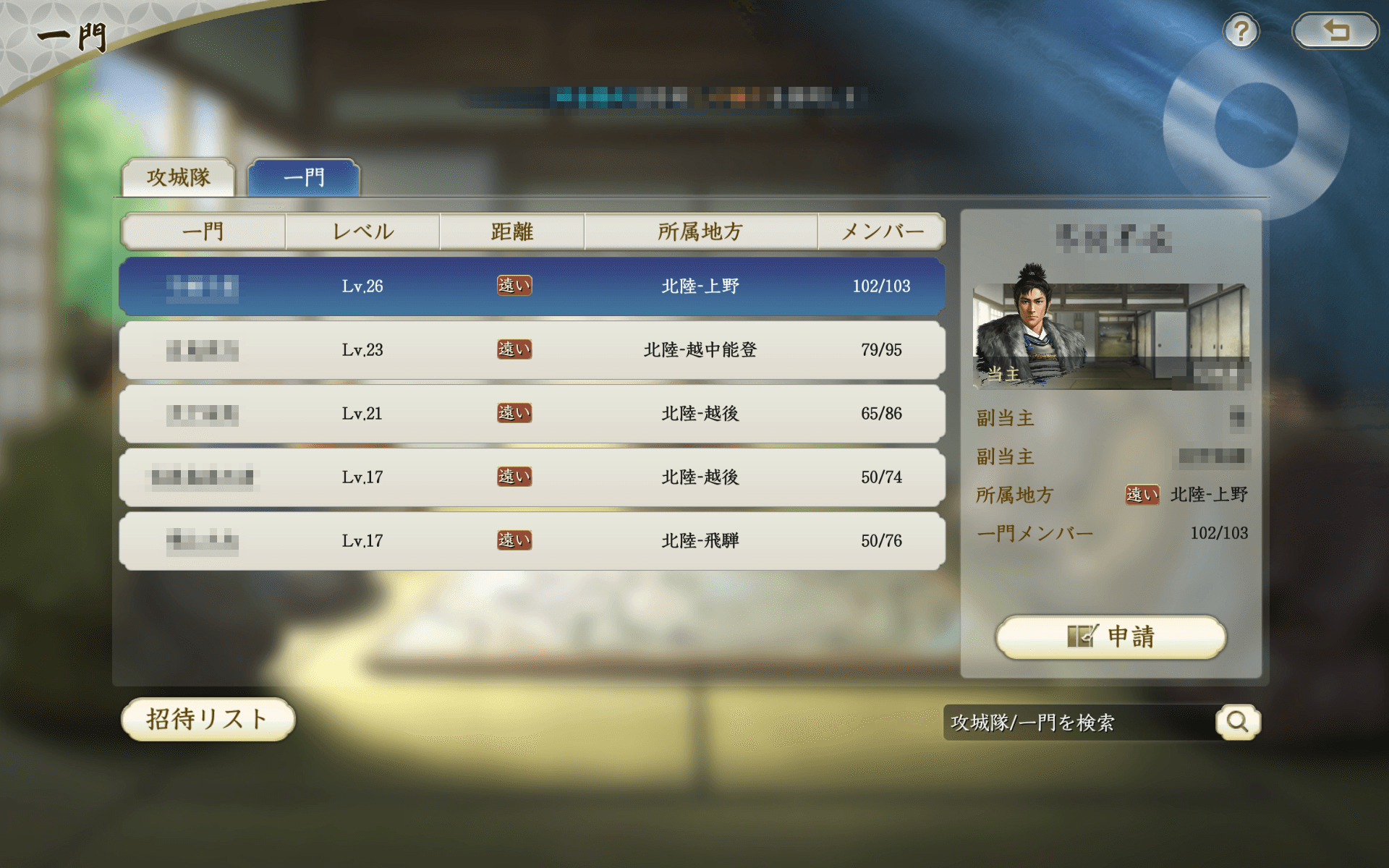Open the 招待リスト invitation list
The width and height of the screenshot is (1389, 868).
click(x=207, y=720)
